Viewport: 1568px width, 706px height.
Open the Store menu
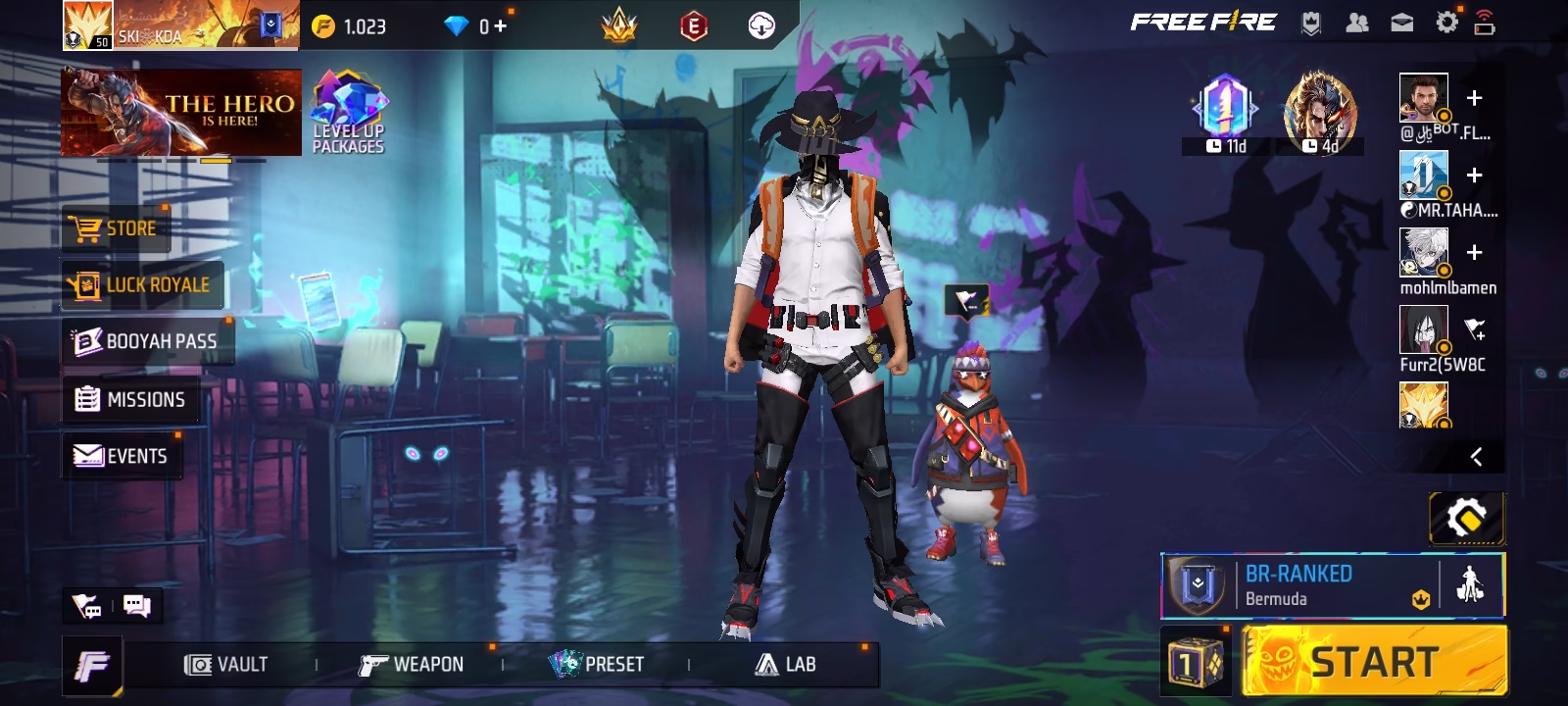(x=117, y=228)
